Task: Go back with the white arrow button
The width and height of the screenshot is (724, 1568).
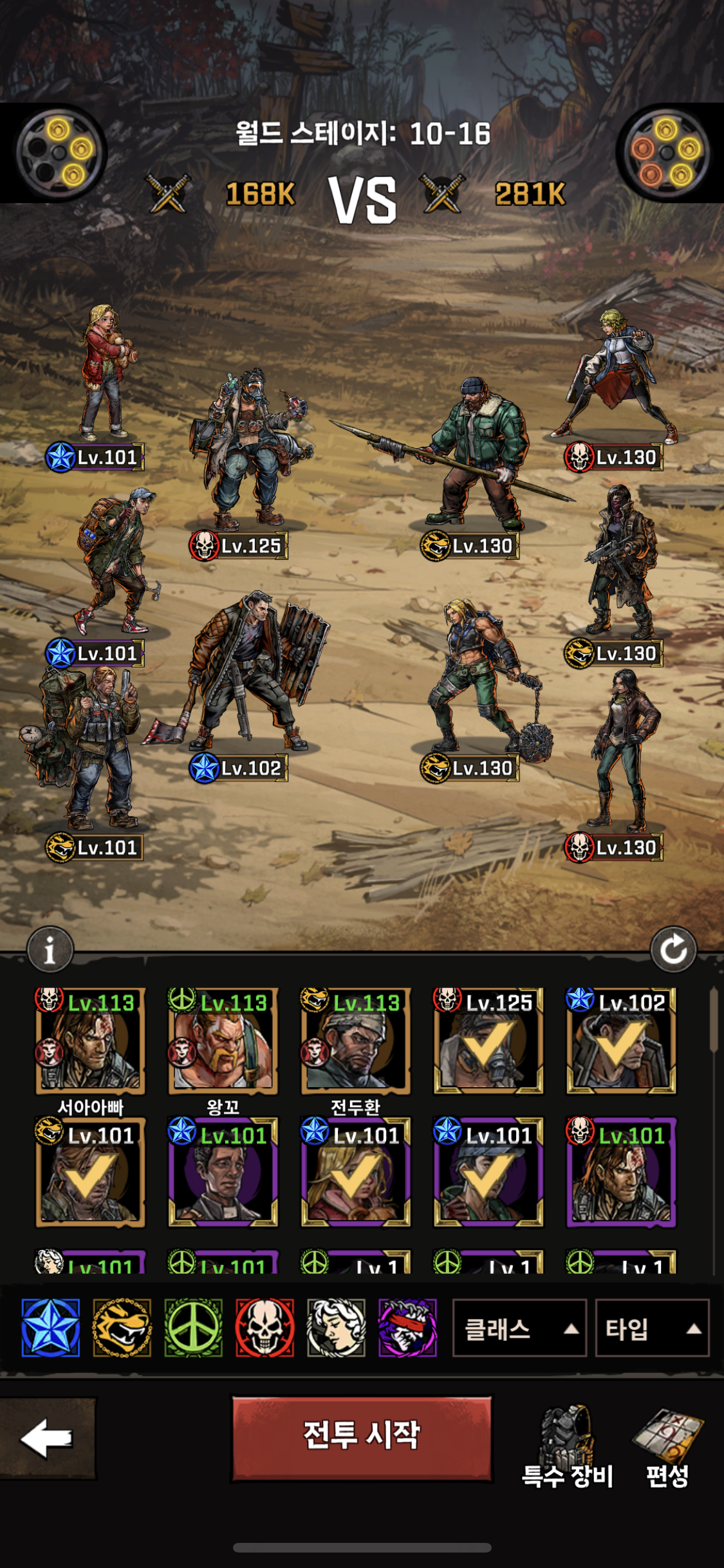Action: (x=47, y=1438)
